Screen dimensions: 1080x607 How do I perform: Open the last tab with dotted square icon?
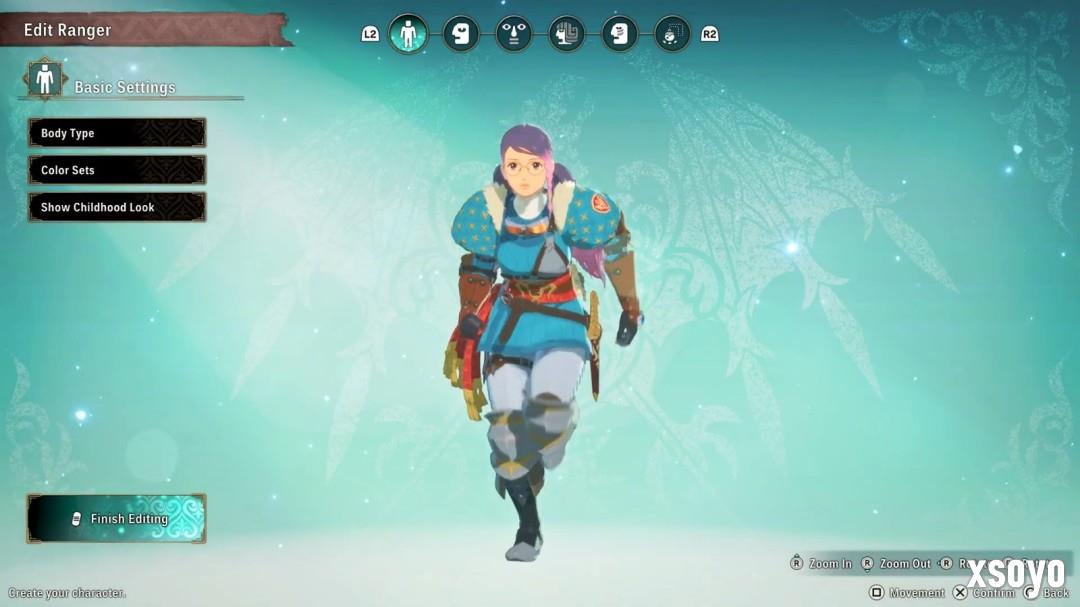[672, 34]
